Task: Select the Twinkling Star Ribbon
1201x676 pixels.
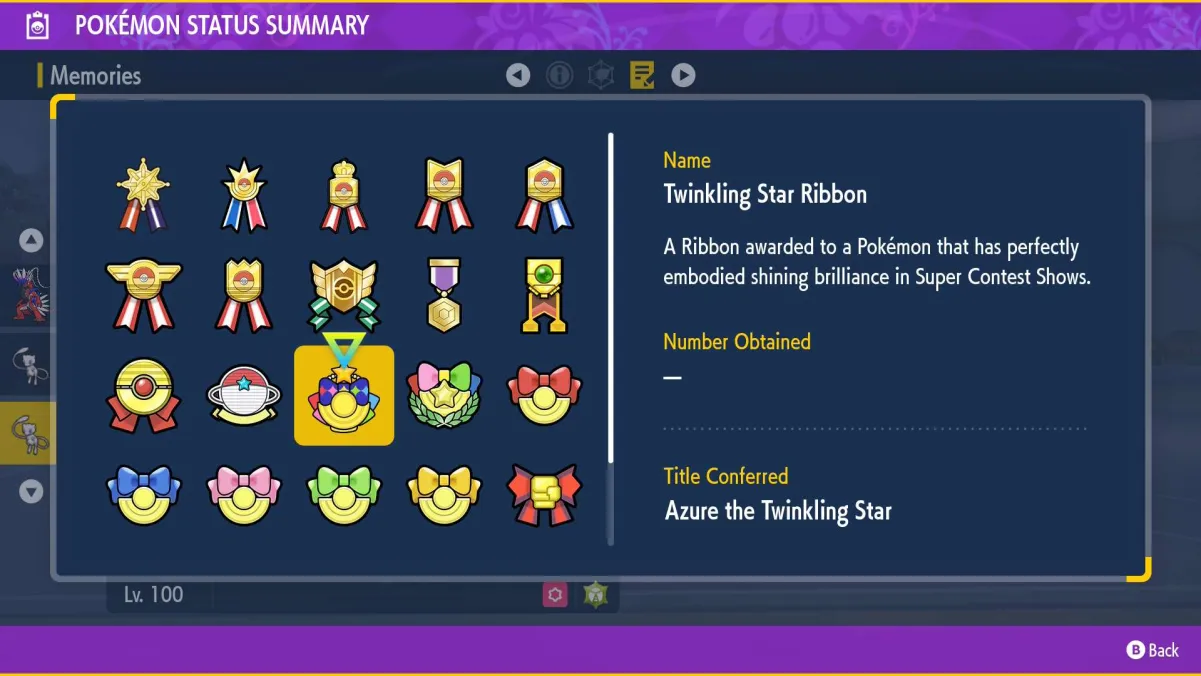Action: coord(344,396)
